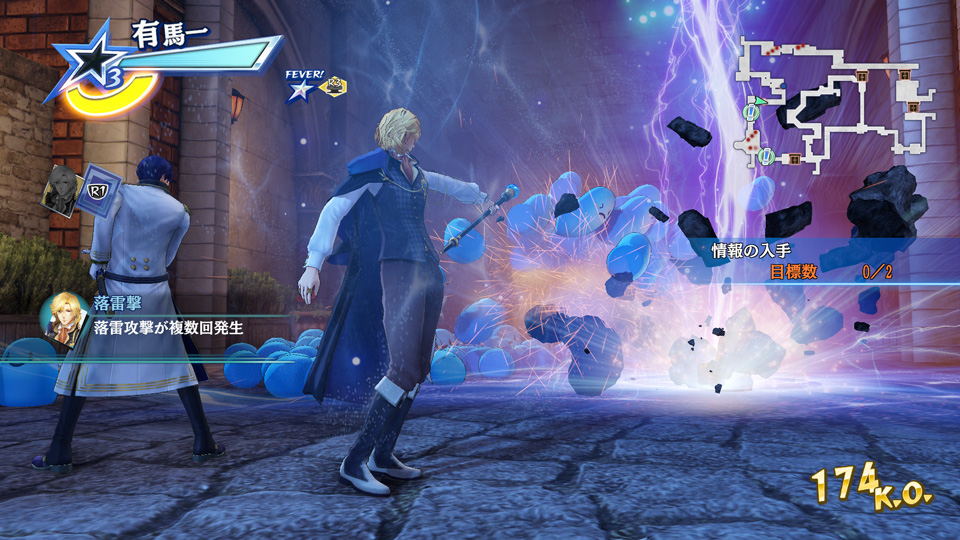Select the partner character portrait card
960x540 pixels.
[x=65, y=188]
